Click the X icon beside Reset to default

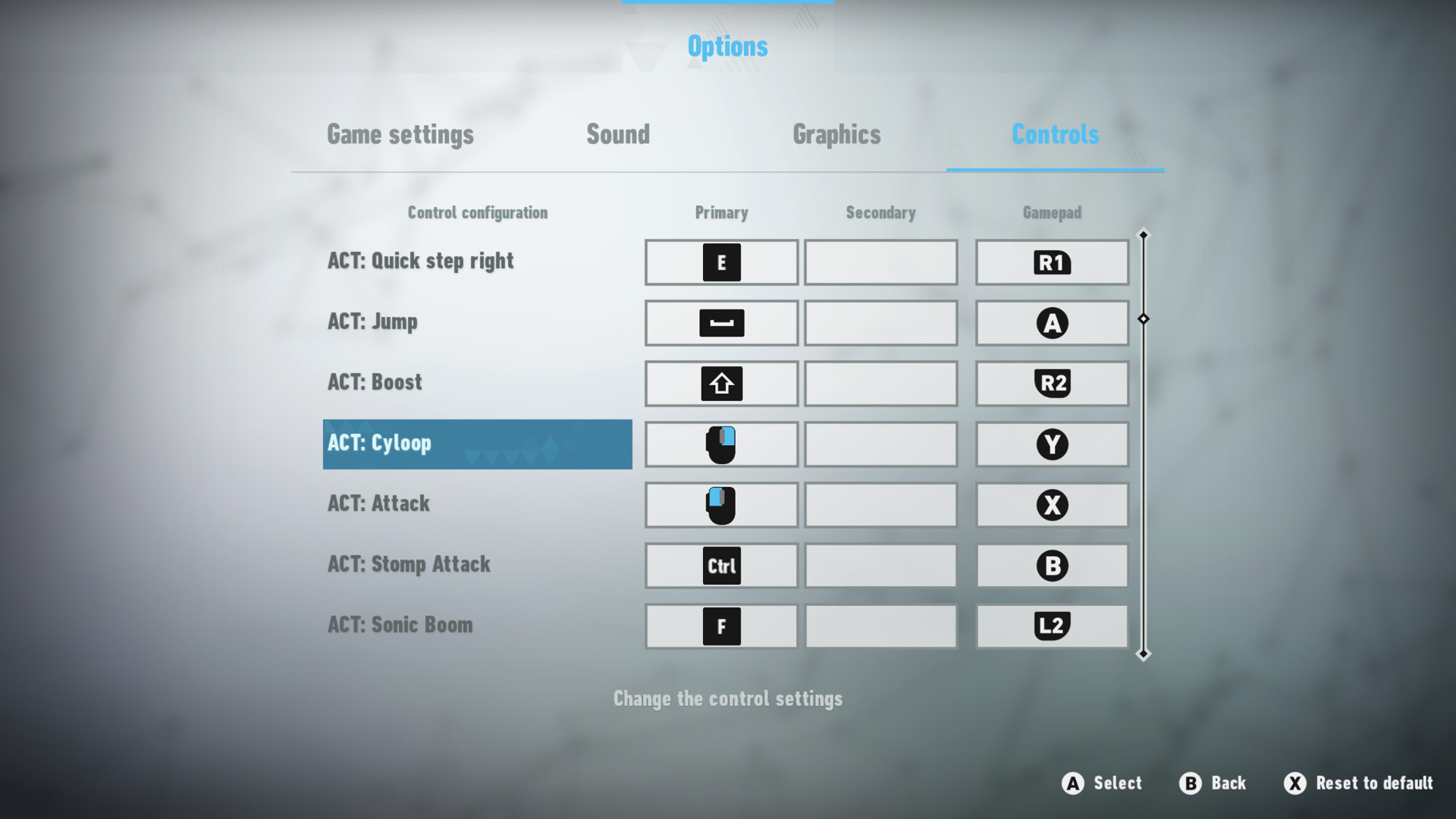(1294, 783)
